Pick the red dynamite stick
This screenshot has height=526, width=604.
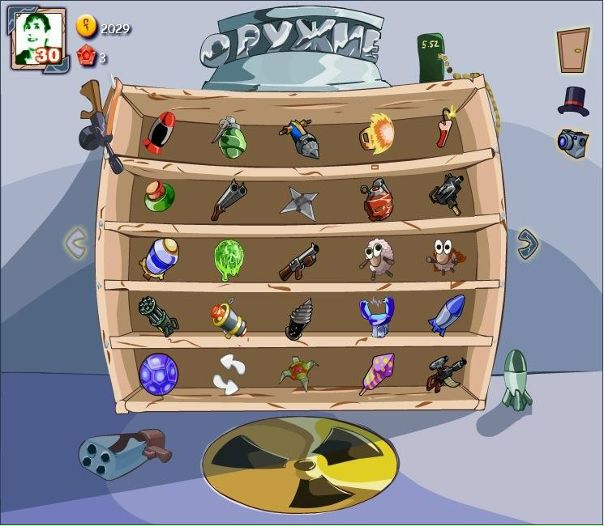[x=445, y=130]
